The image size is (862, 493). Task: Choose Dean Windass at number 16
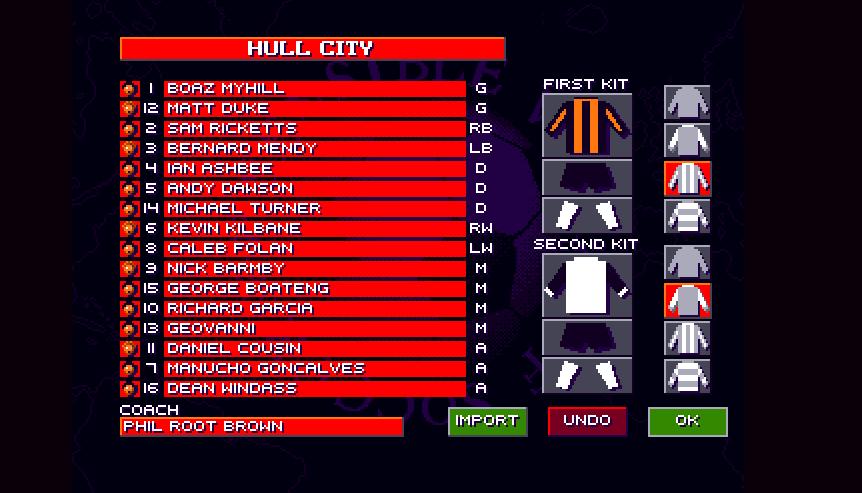[x=314, y=389]
